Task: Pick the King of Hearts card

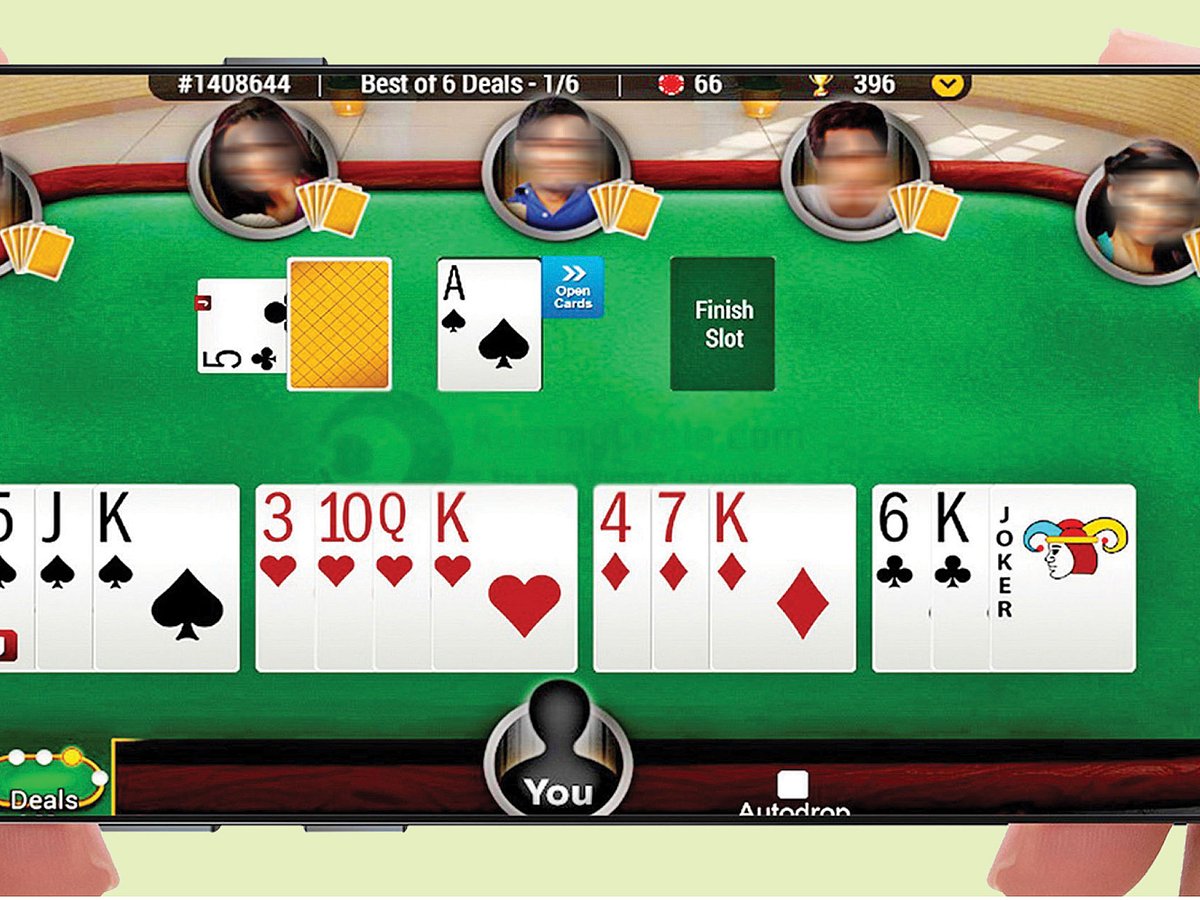Action: pos(505,577)
